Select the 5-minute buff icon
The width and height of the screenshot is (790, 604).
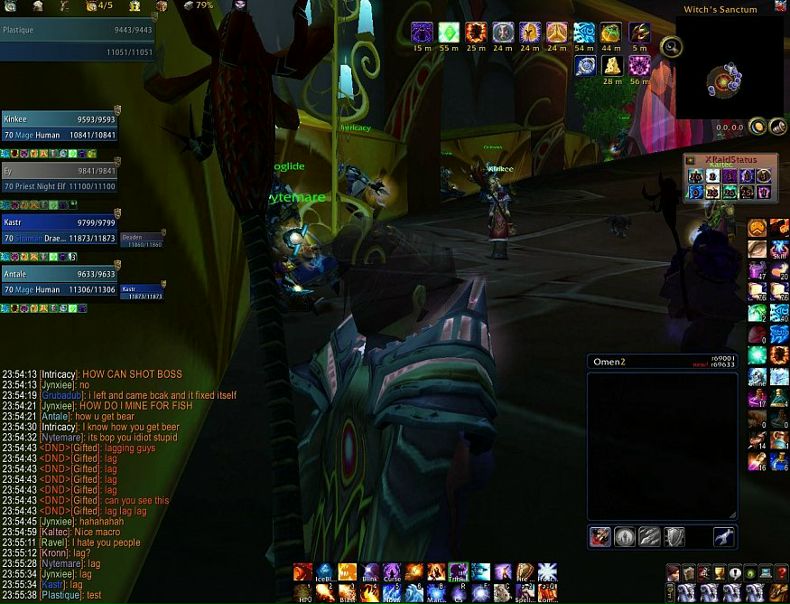click(639, 32)
